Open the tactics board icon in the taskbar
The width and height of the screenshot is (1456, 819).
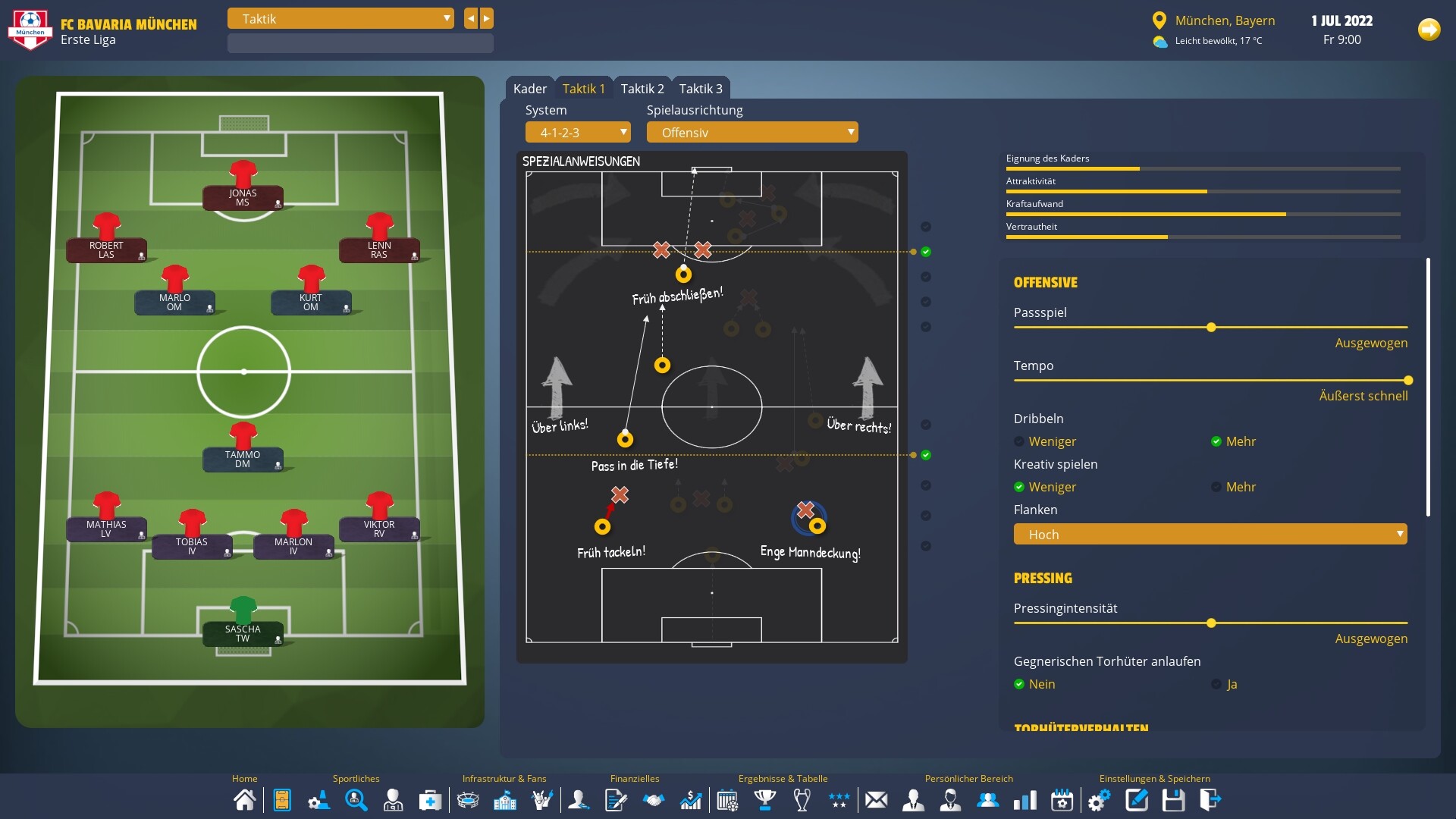(281, 799)
